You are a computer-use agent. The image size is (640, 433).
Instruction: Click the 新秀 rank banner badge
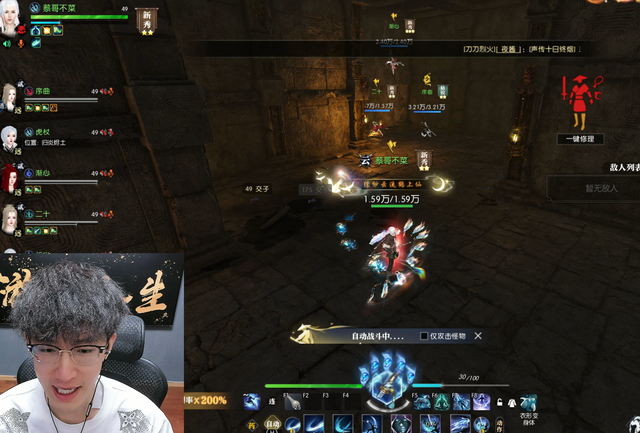(x=146, y=21)
